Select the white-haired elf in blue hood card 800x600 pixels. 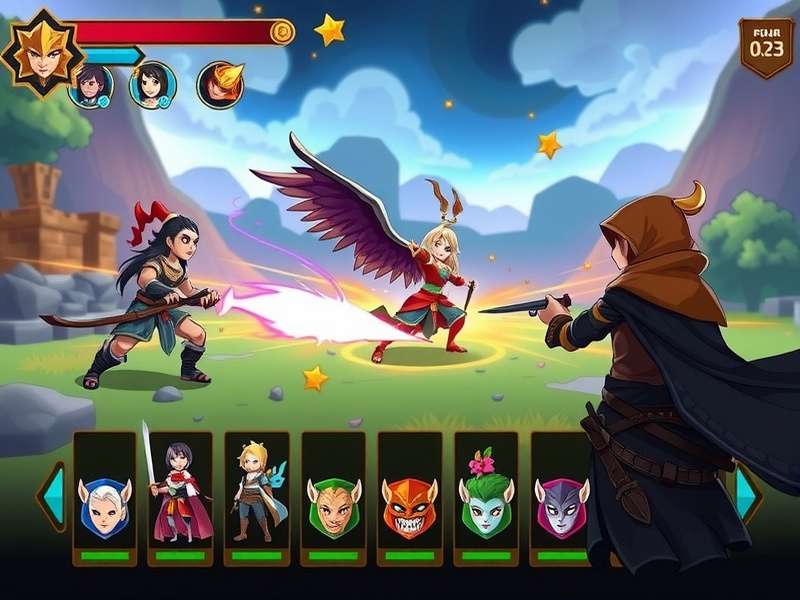(105, 498)
